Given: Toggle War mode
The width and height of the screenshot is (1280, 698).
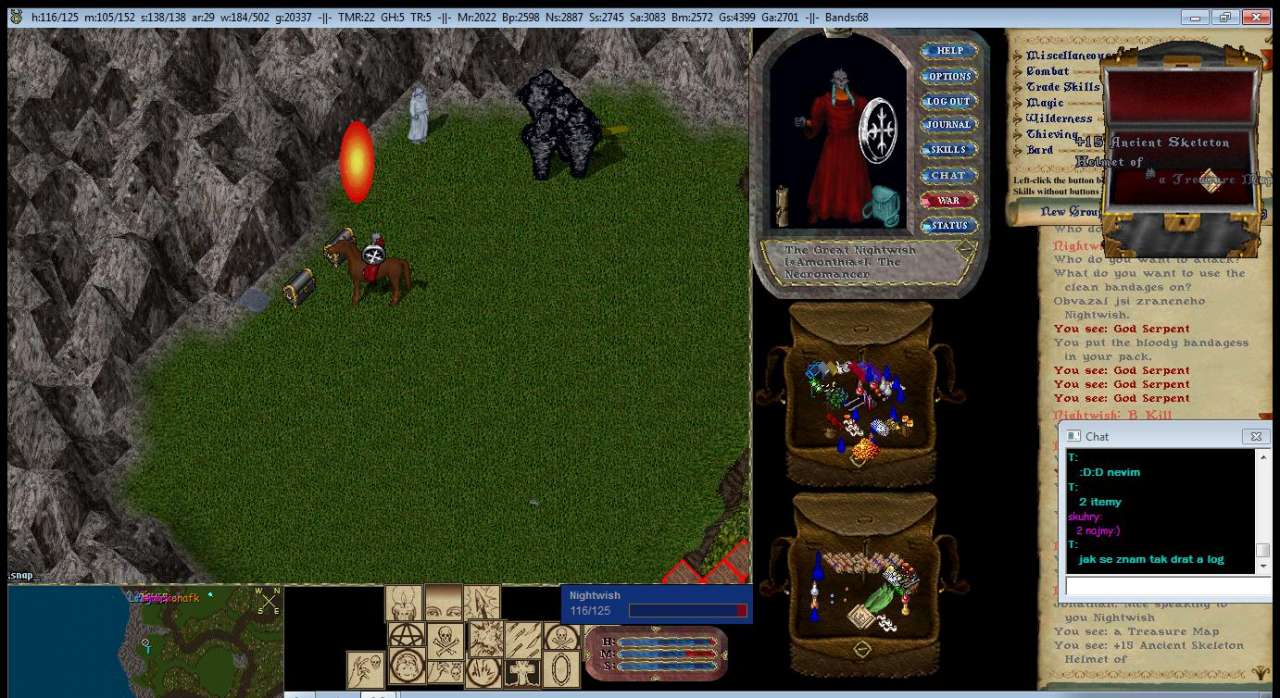Looking at the screenshot, I should pyautogui.click(x=948, y=201).
